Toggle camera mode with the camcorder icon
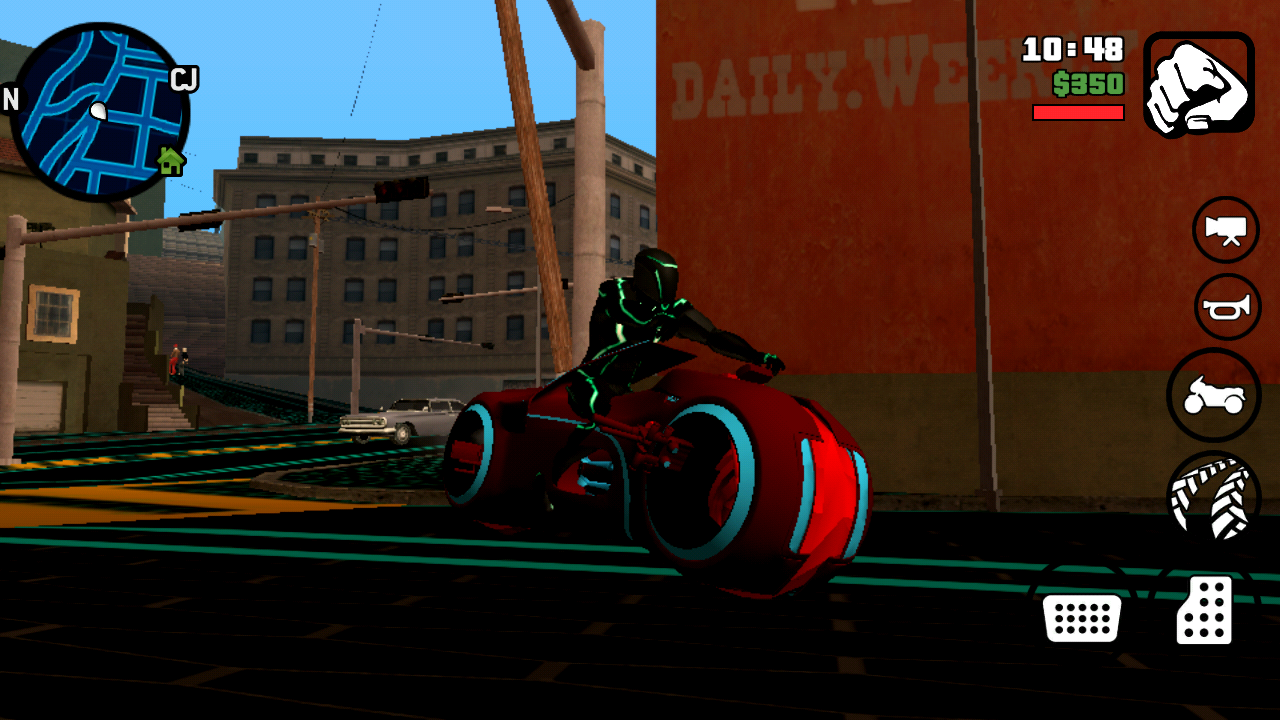The width and height of the screenshot is (1280, 720). (x=1225, y=230)
